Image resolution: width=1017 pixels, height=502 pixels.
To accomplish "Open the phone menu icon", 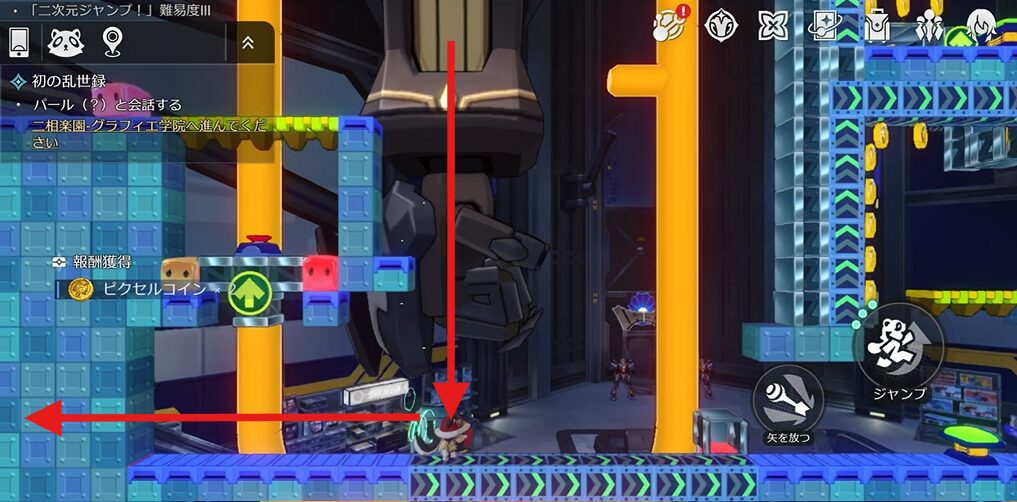I will 19,42.
